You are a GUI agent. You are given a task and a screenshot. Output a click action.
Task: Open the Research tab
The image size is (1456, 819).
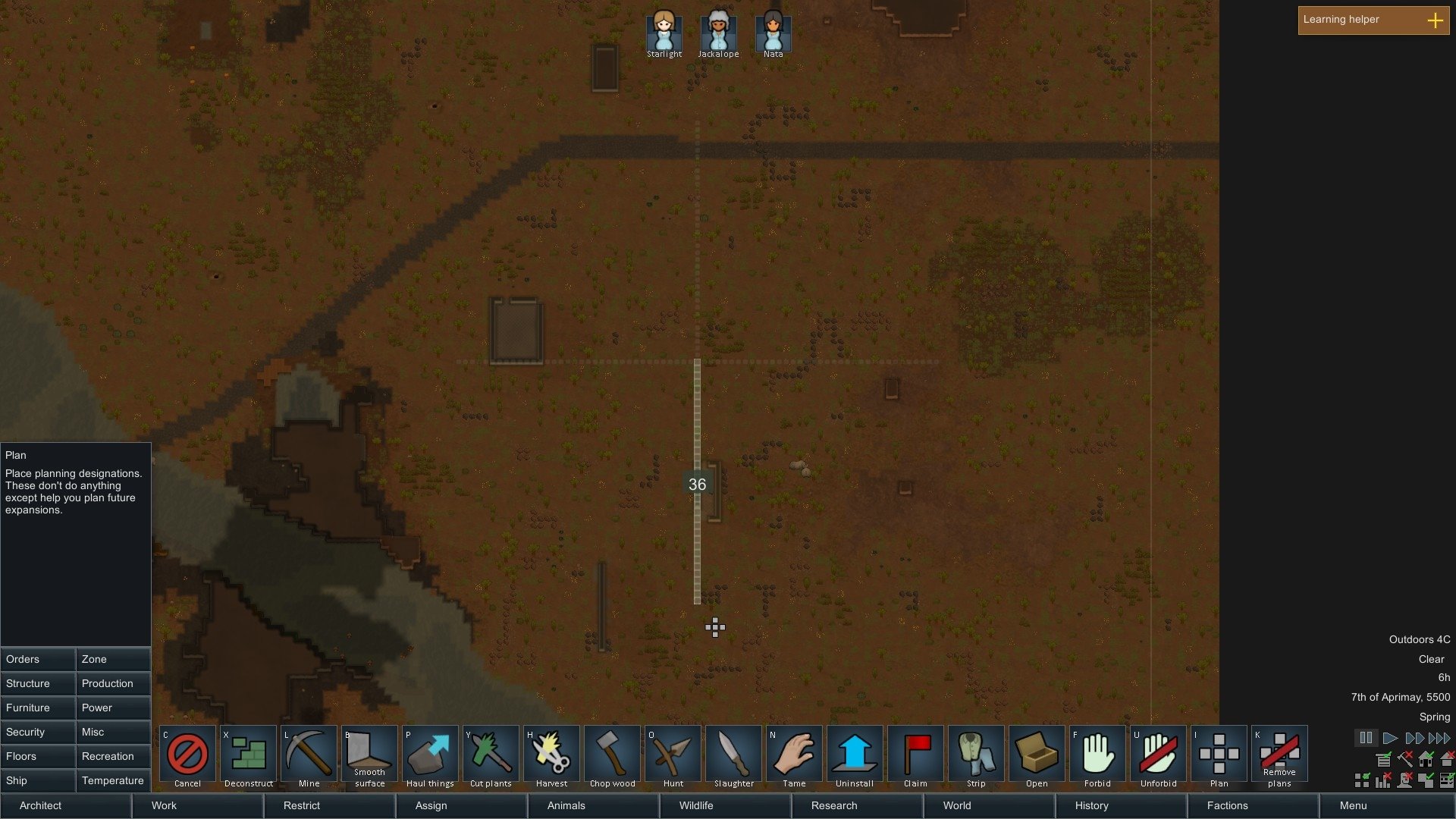857,805
